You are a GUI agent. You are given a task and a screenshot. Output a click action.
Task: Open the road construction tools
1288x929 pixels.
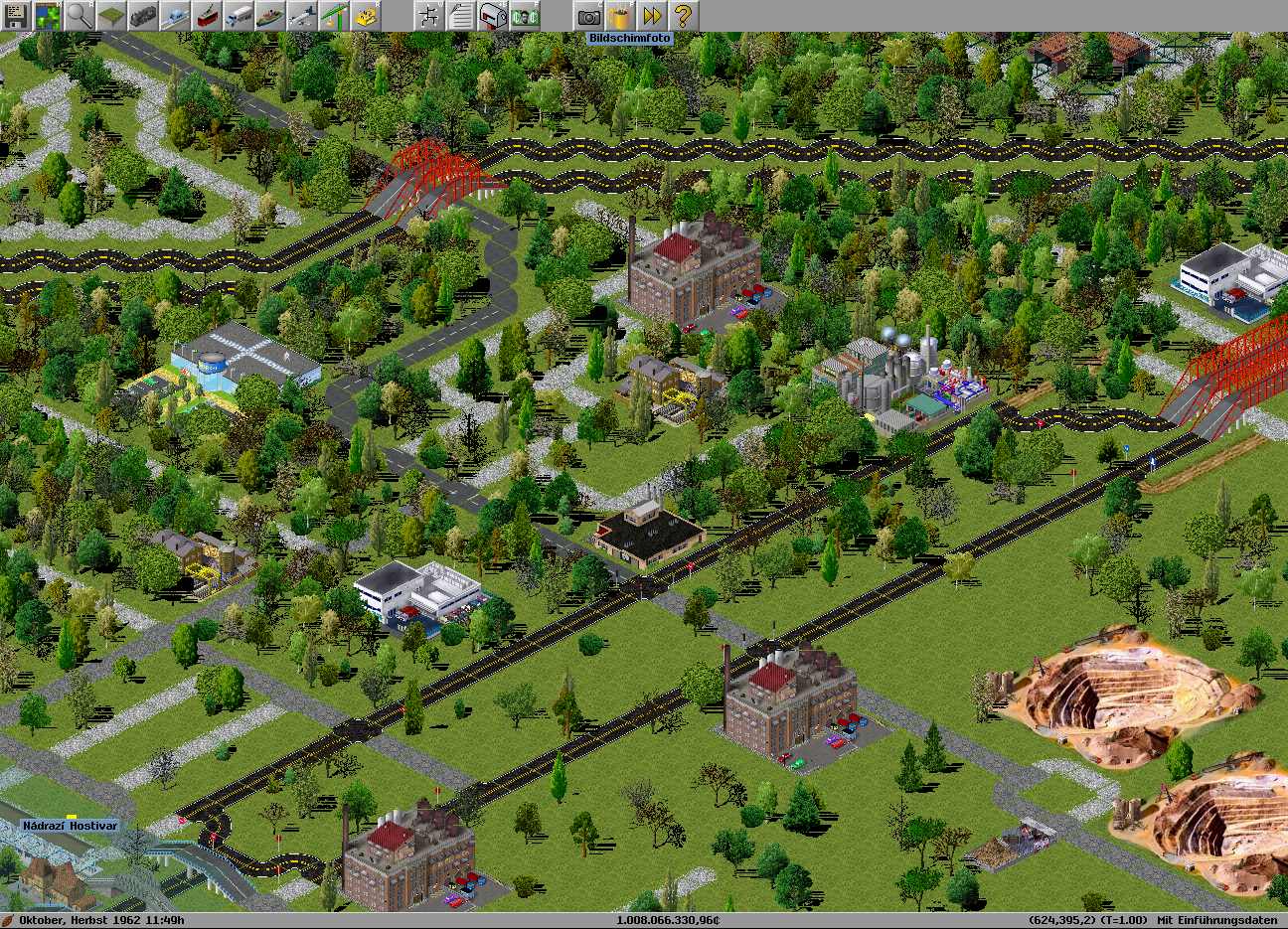[239, 16]
